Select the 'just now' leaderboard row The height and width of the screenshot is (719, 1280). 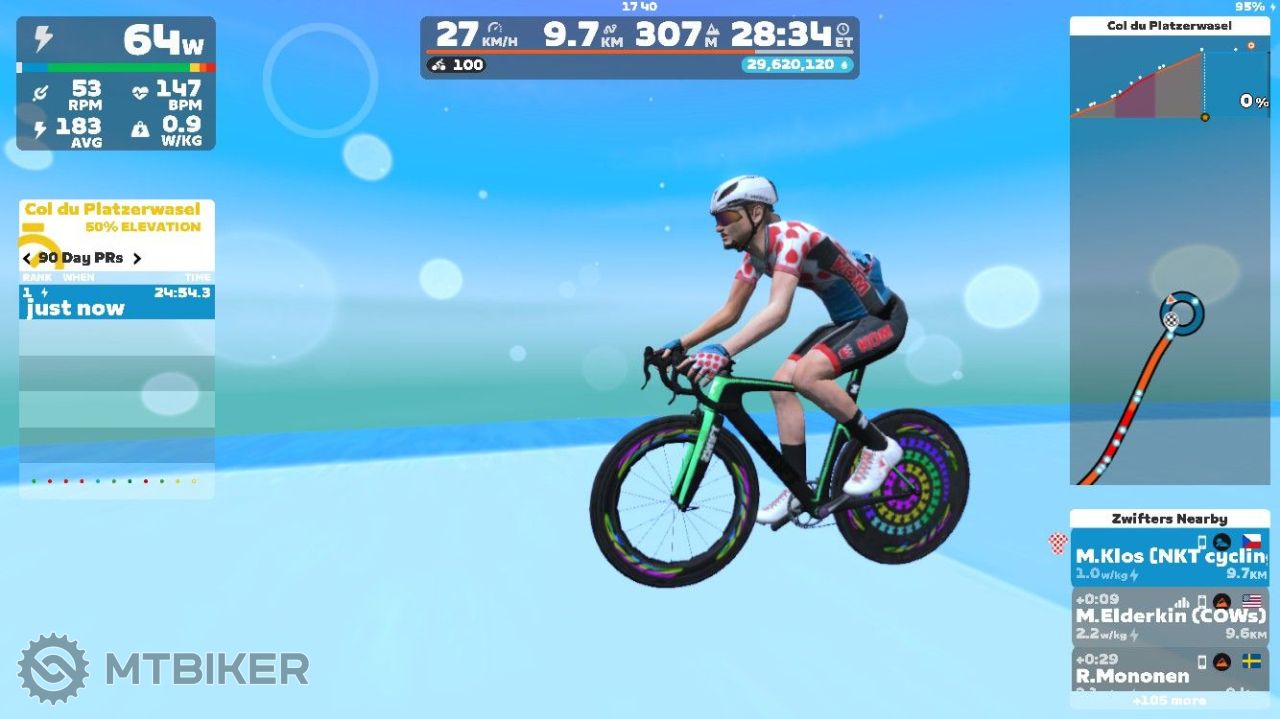coord(116,302)
